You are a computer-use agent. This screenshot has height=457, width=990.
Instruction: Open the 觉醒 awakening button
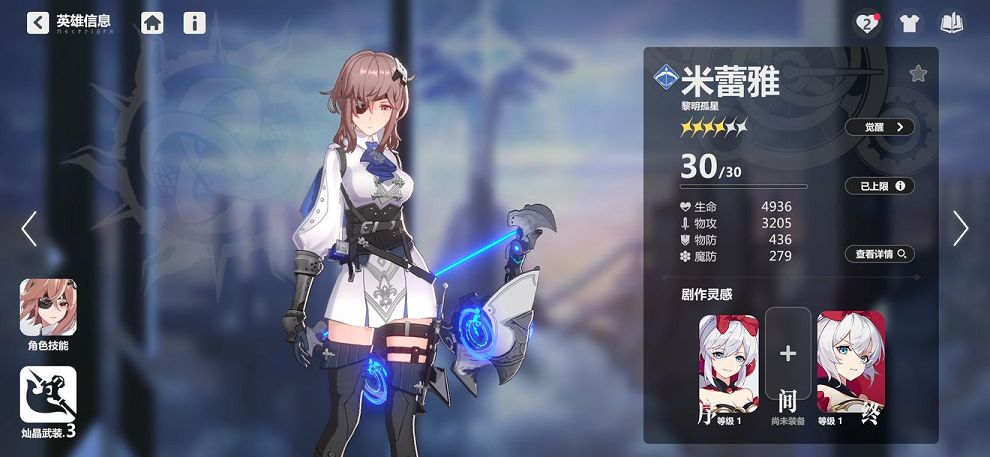879,127
